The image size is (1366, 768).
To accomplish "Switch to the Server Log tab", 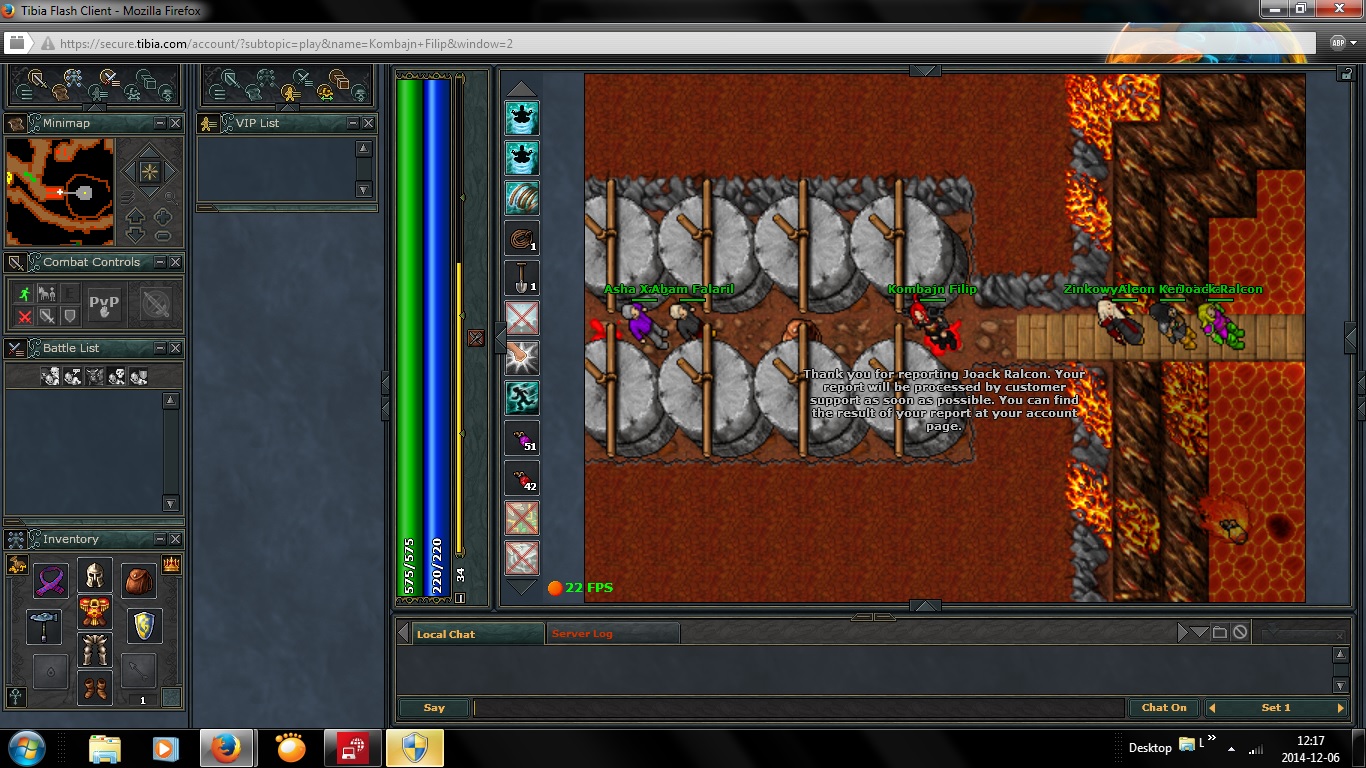I will (x=582, y=634).
